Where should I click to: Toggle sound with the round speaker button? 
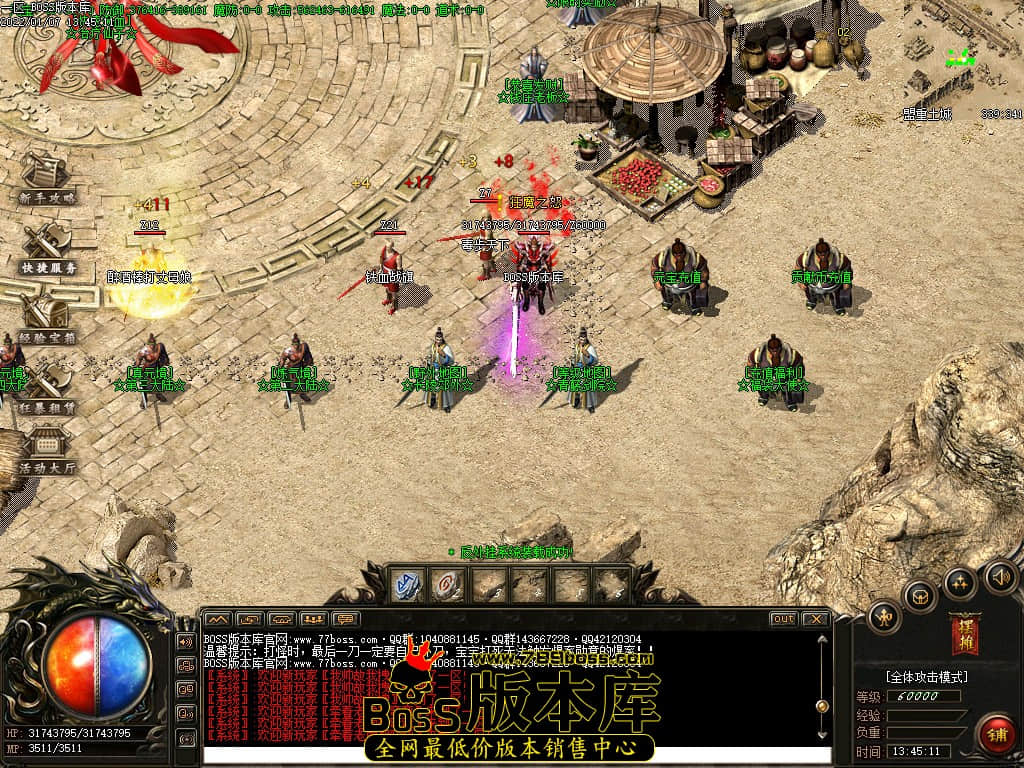coord(1000,576)
